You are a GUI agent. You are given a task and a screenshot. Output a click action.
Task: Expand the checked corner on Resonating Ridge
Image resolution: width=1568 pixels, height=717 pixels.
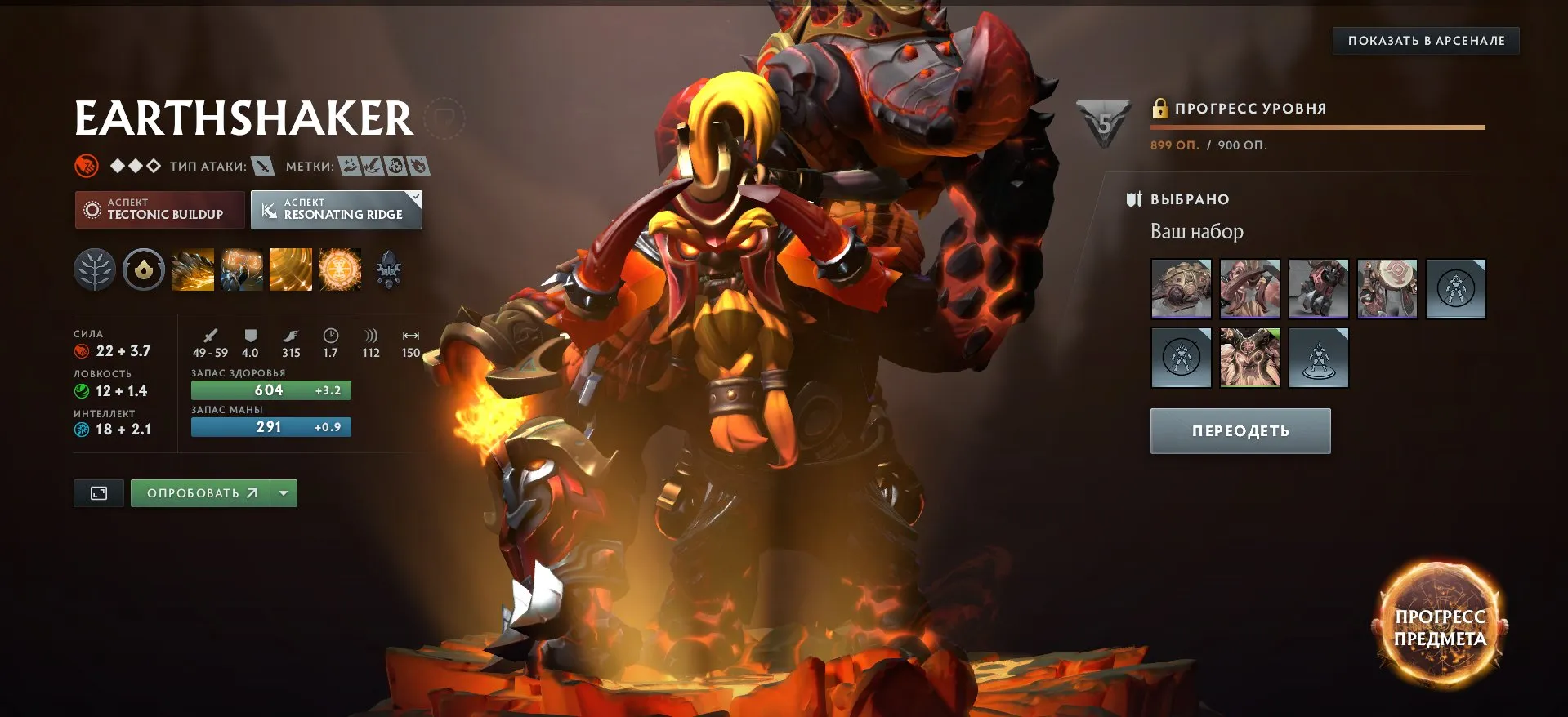[x=415, y=196]
